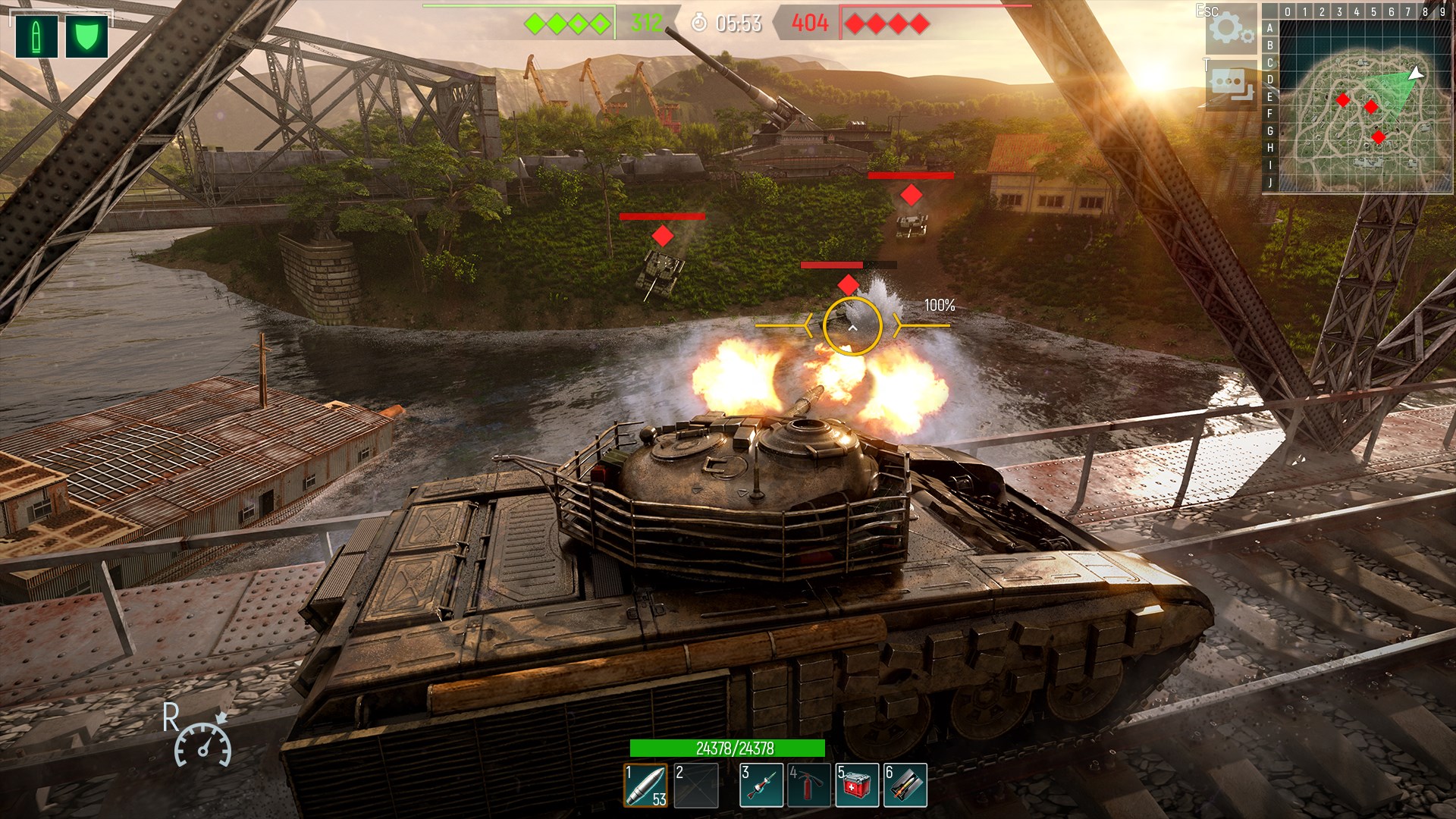Click the yellow targeting reticle crosshair
The width and height of the screenshot is (1456, 819).
click(x=853, y=325)
